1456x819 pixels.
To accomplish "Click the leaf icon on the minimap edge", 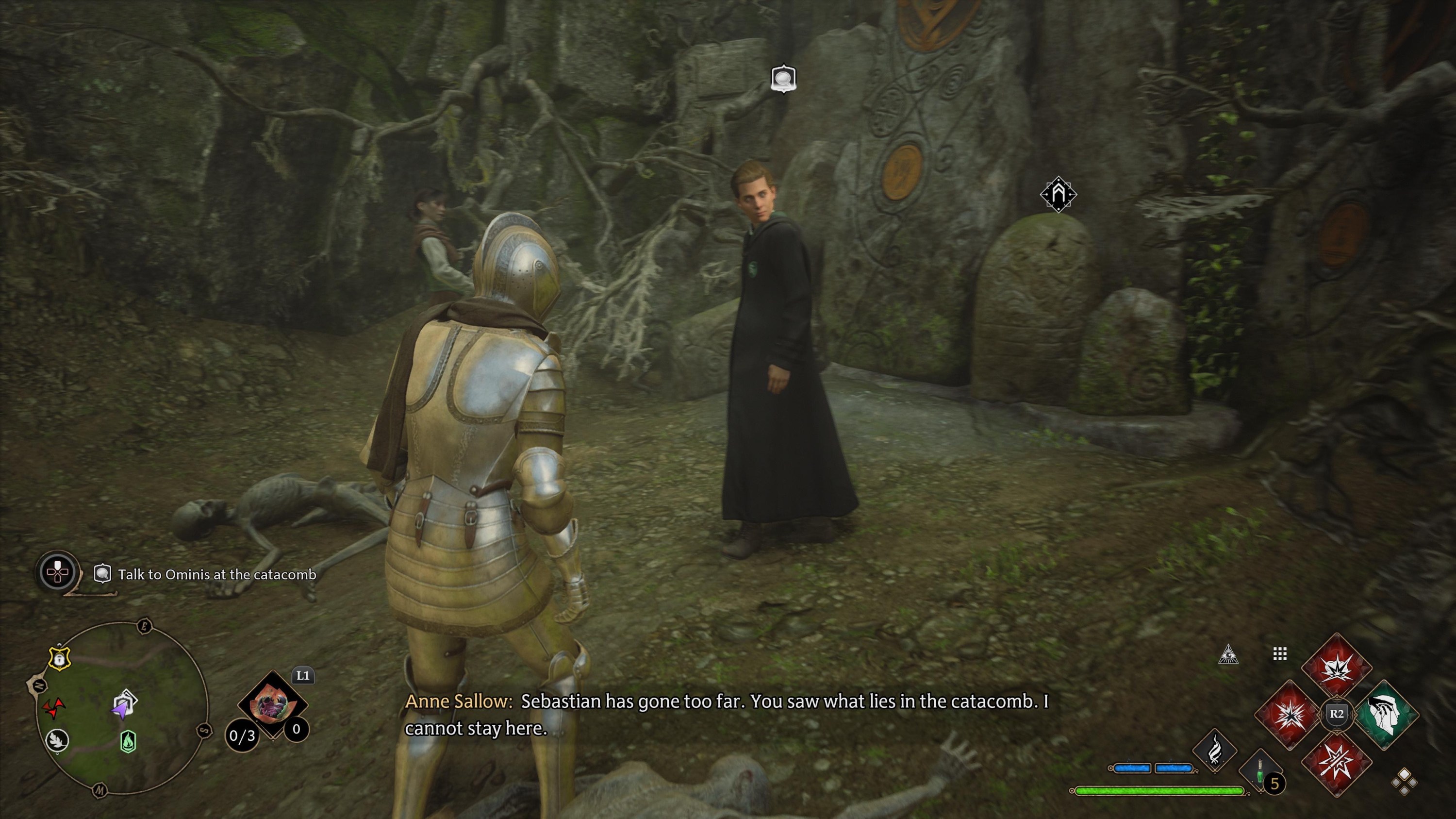I will (57, 741).
